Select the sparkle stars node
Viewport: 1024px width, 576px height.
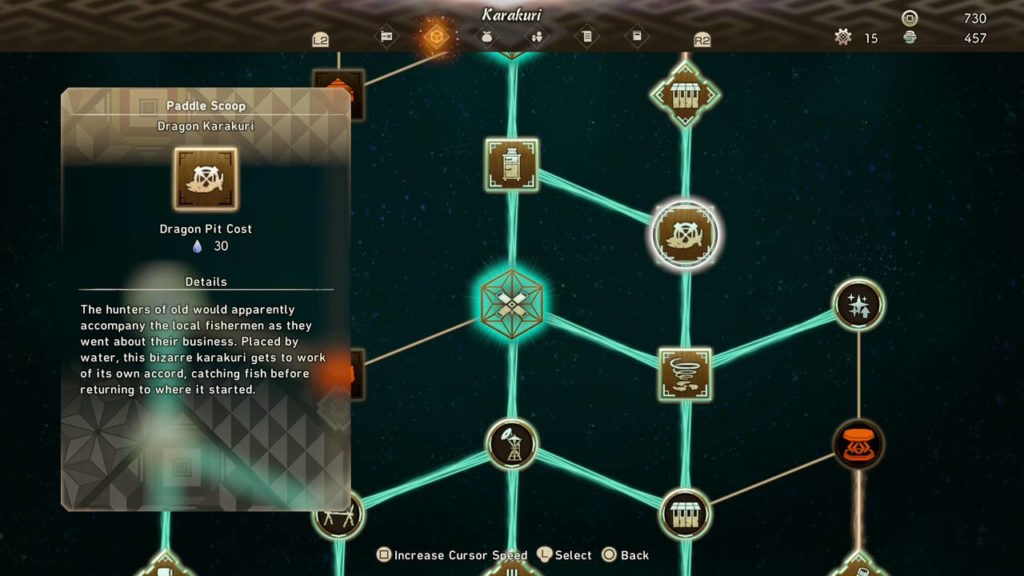click(x=858, y=305)
